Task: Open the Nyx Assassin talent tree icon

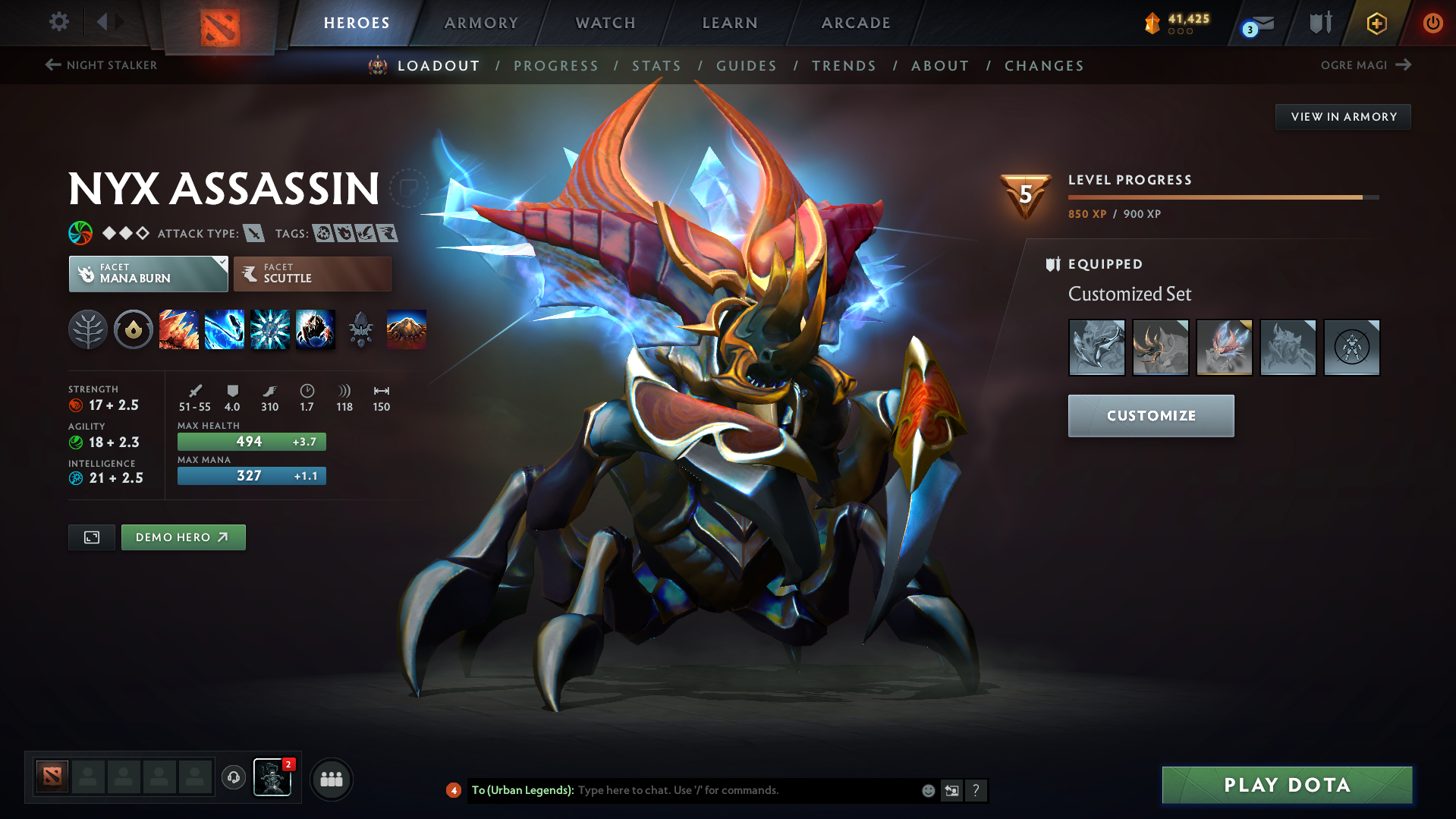Action: 88,329
